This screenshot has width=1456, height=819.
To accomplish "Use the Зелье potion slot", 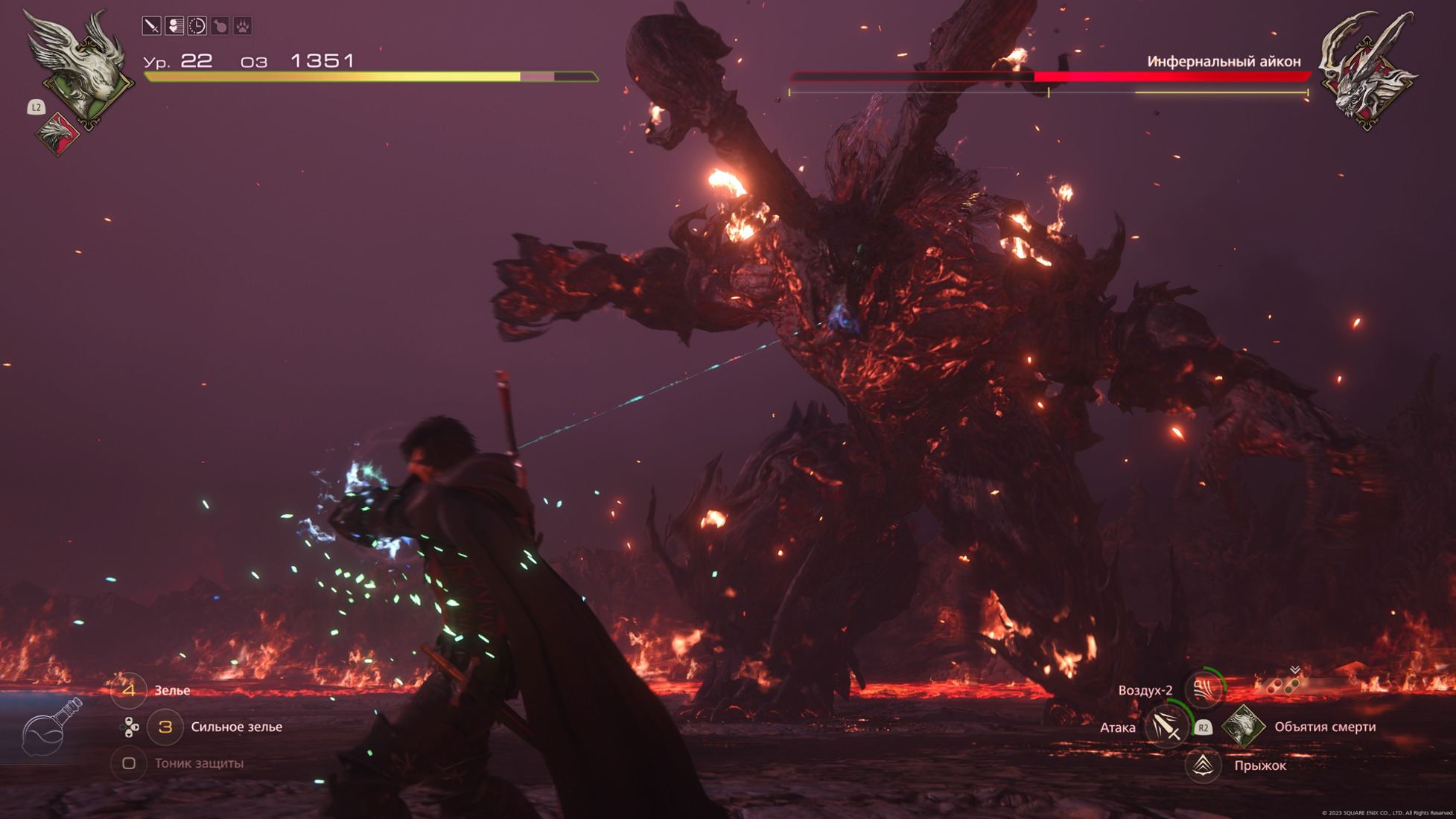I will point(129,690).
